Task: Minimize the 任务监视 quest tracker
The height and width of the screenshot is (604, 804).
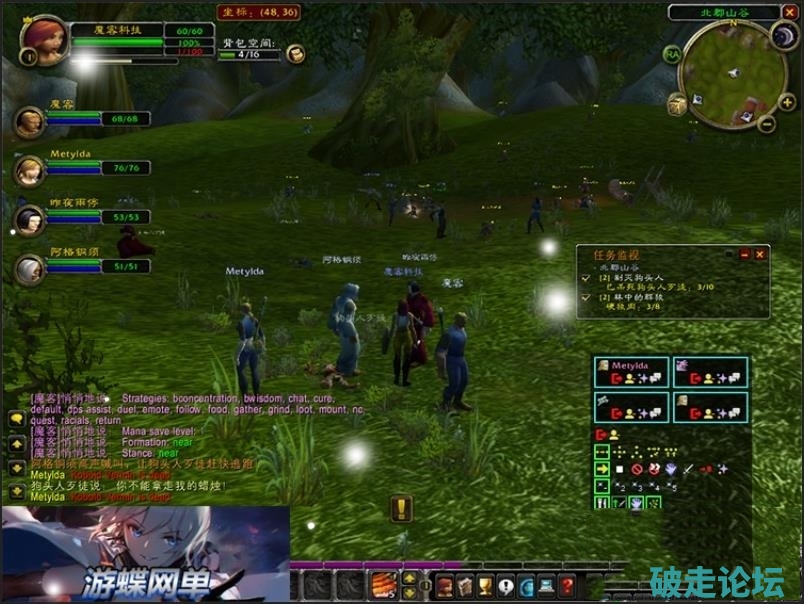Action: coord(744,255)
